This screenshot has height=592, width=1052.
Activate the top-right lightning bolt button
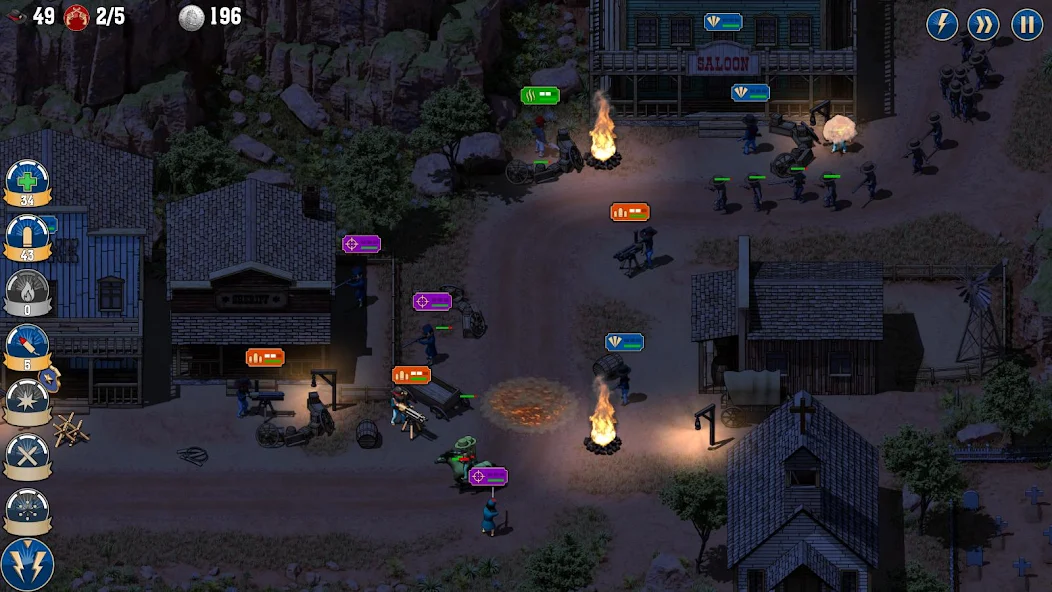point(942,24)
